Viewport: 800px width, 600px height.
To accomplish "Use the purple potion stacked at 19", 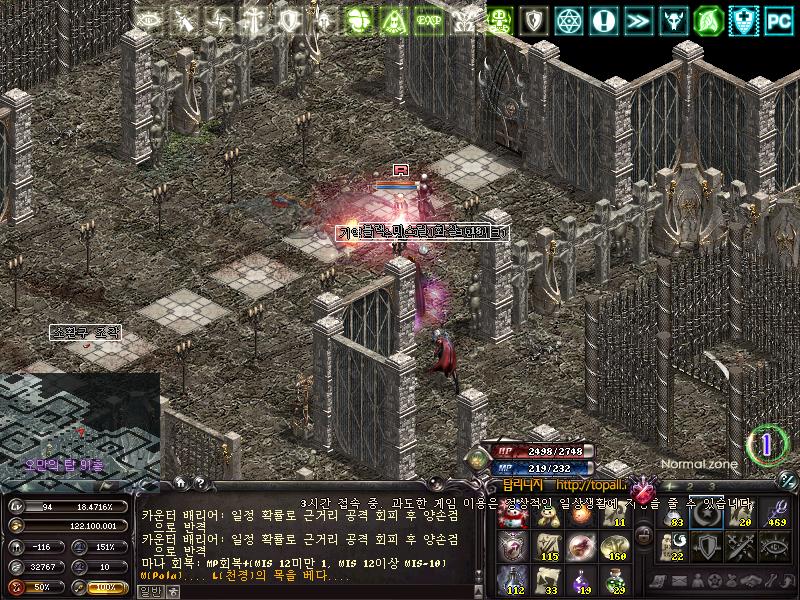I will pos(579,577).
